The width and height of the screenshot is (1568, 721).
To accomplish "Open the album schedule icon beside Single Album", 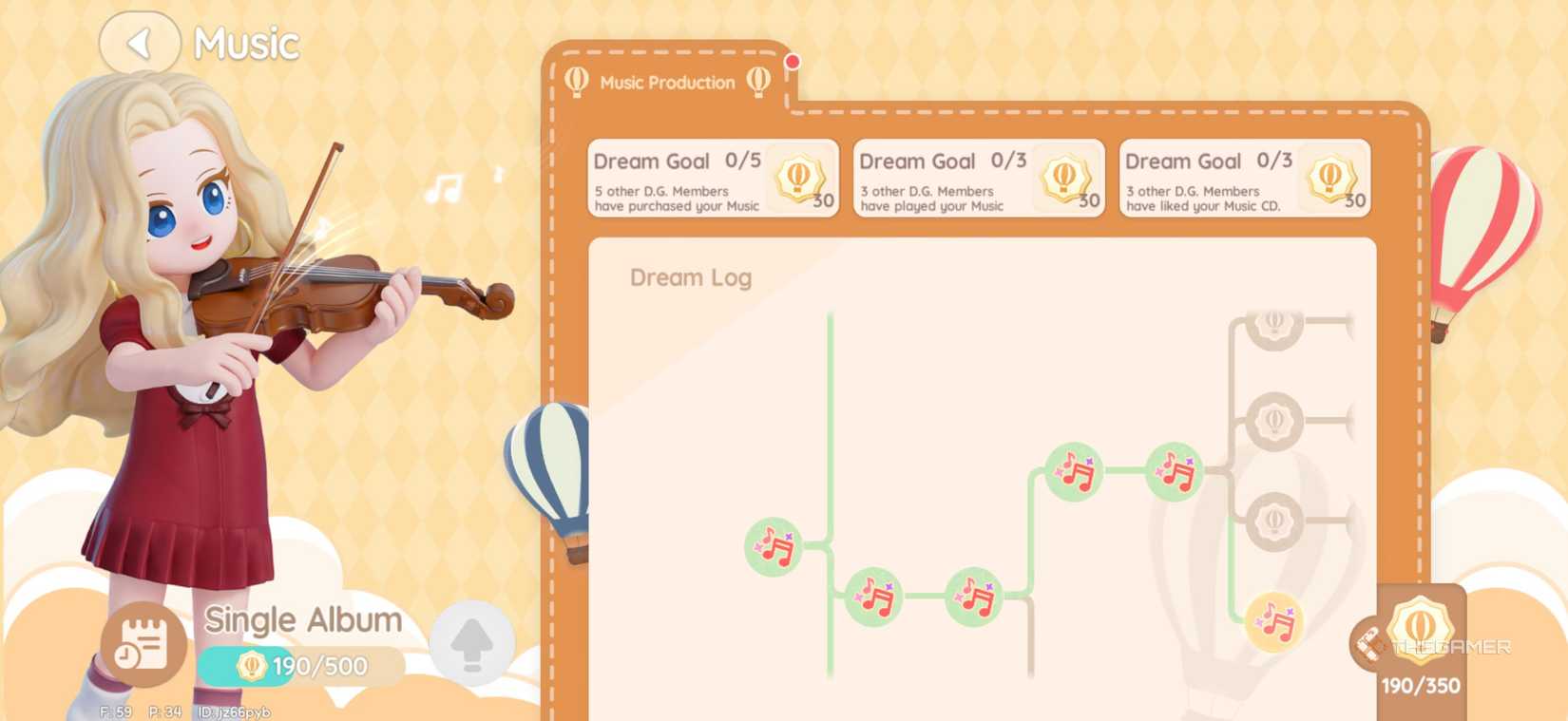I will [x=143, y=643].
